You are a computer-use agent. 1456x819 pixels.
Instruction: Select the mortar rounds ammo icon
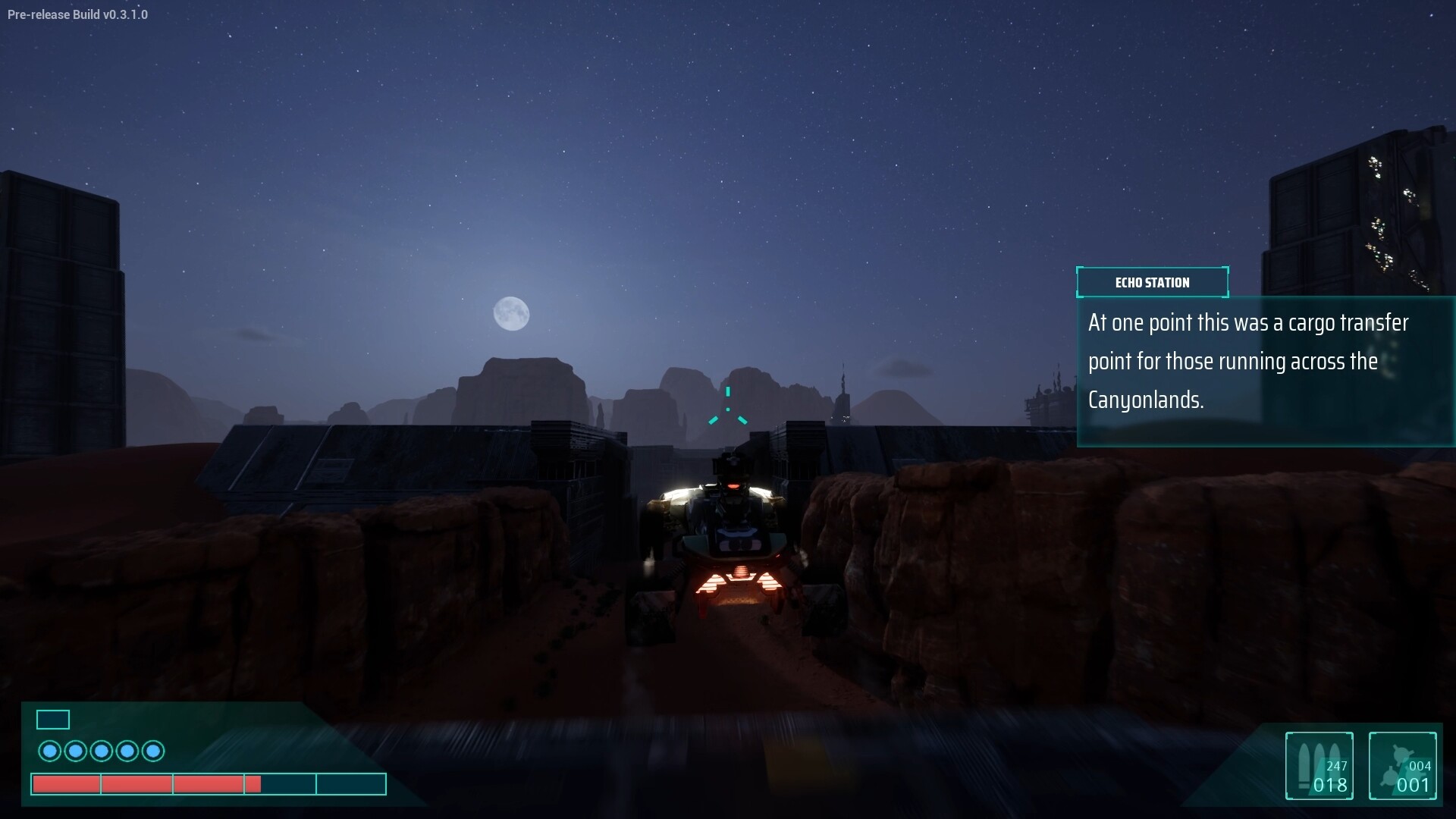[1399, 762]
